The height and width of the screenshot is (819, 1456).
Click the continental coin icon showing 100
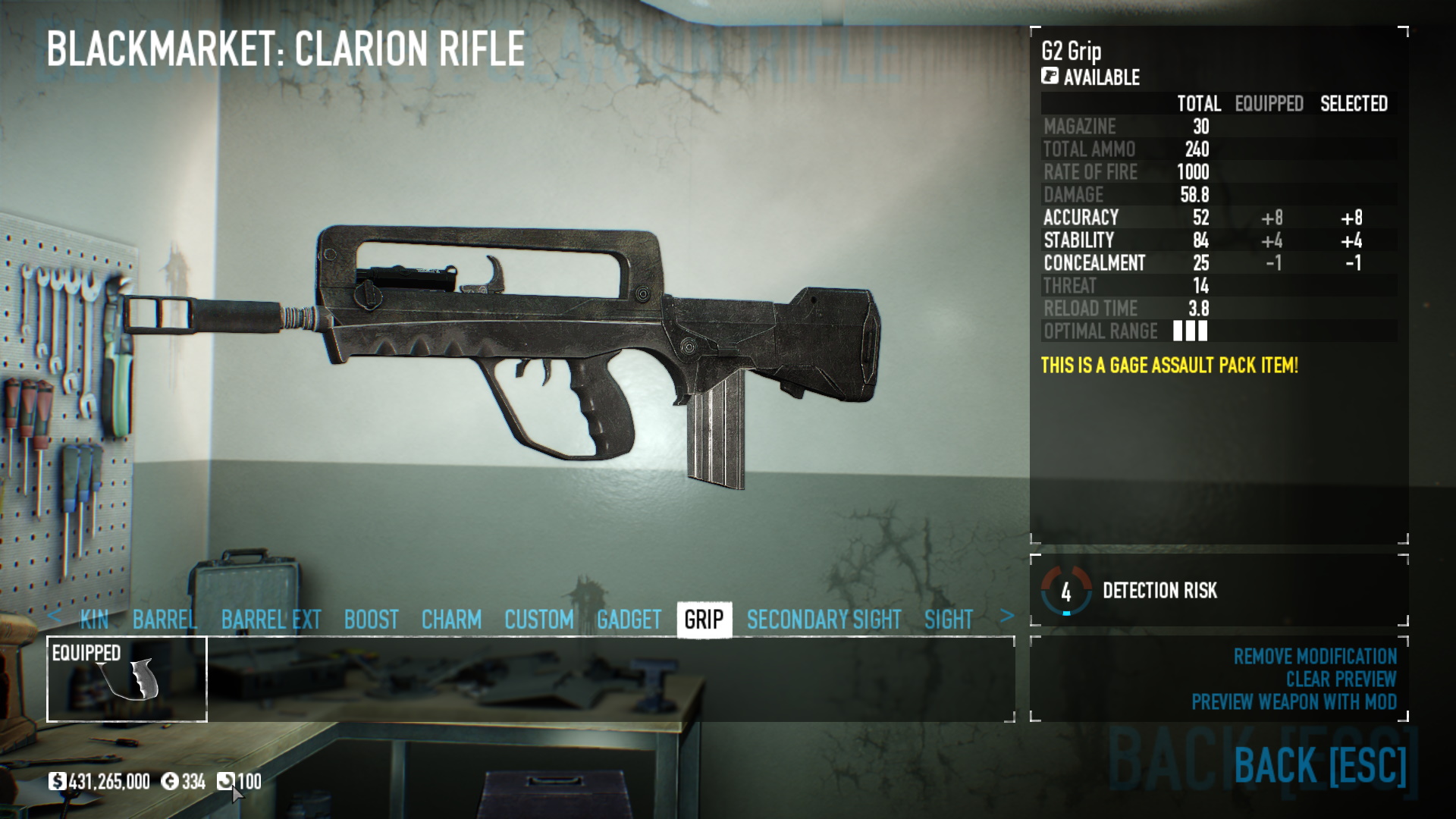(227, 780)
